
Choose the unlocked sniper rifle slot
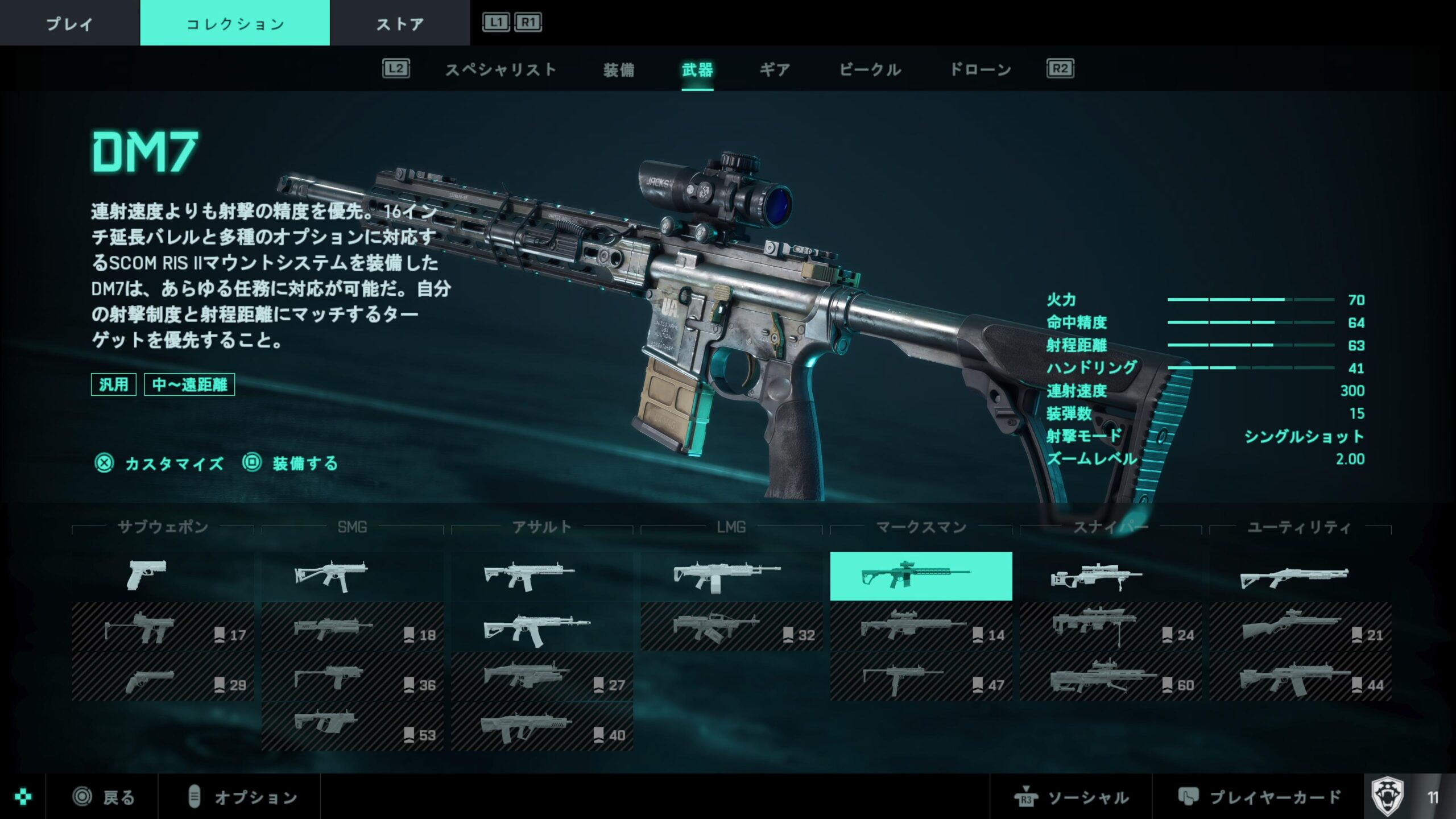pos(1110,576)
